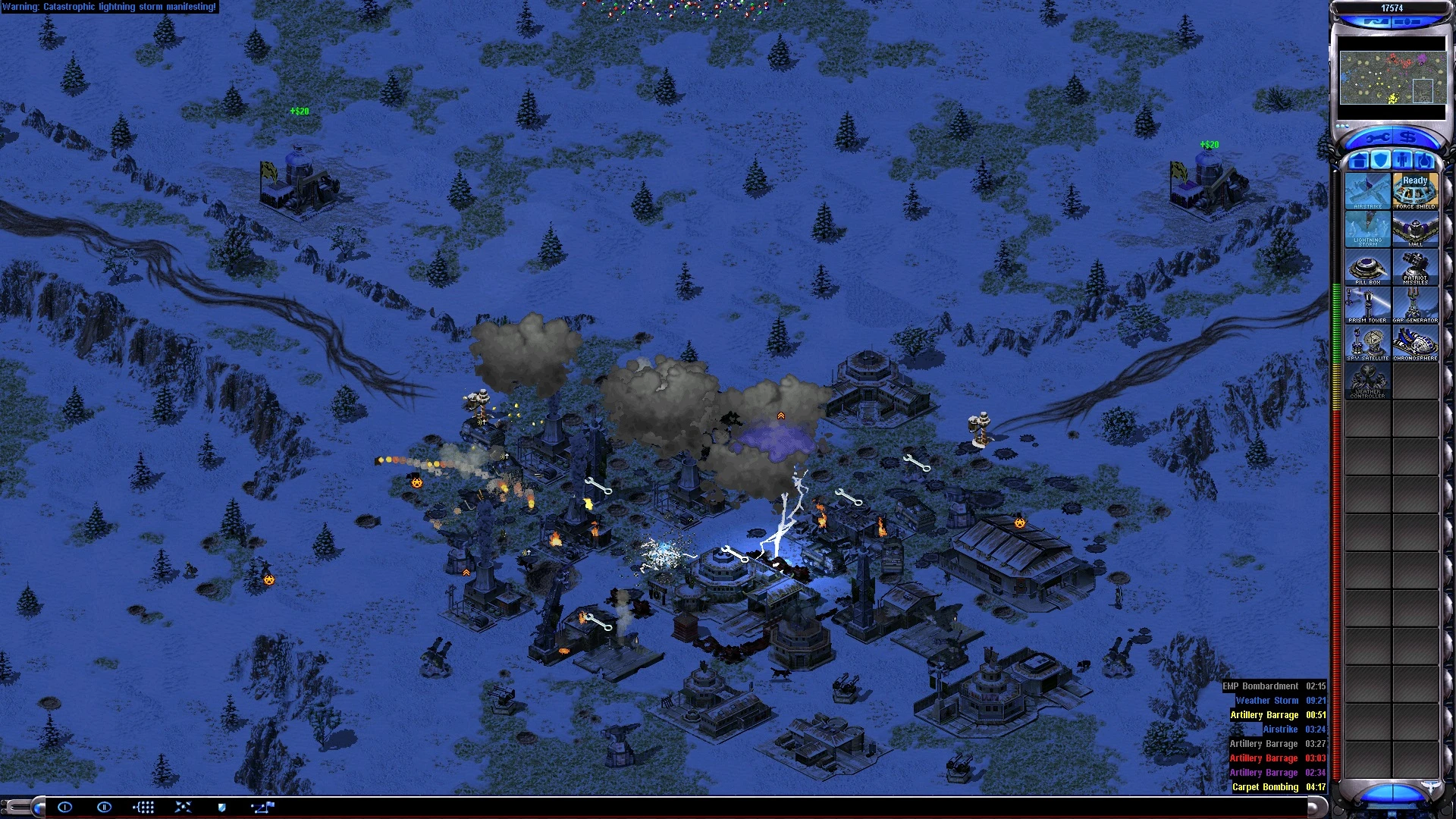This screenshot has width=1456, height=819.
Task: Activate the ready Force Shield superweapon
Action: (x=1415, y=190)
